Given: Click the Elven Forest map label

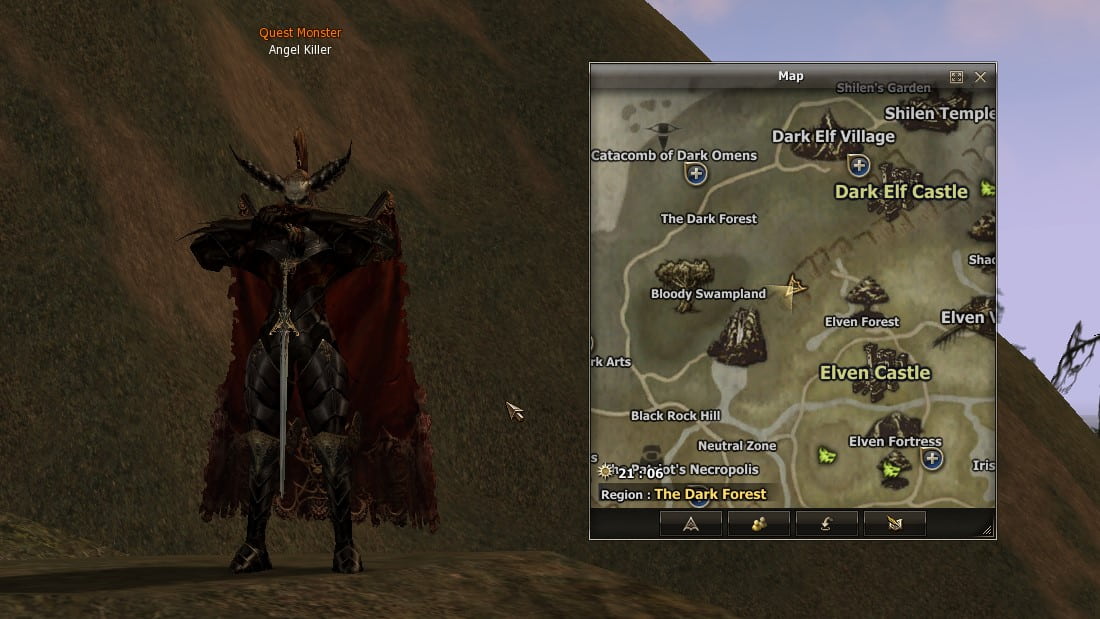Looking at the screenshot, I should pyautogui.click(x=862, y=322).
